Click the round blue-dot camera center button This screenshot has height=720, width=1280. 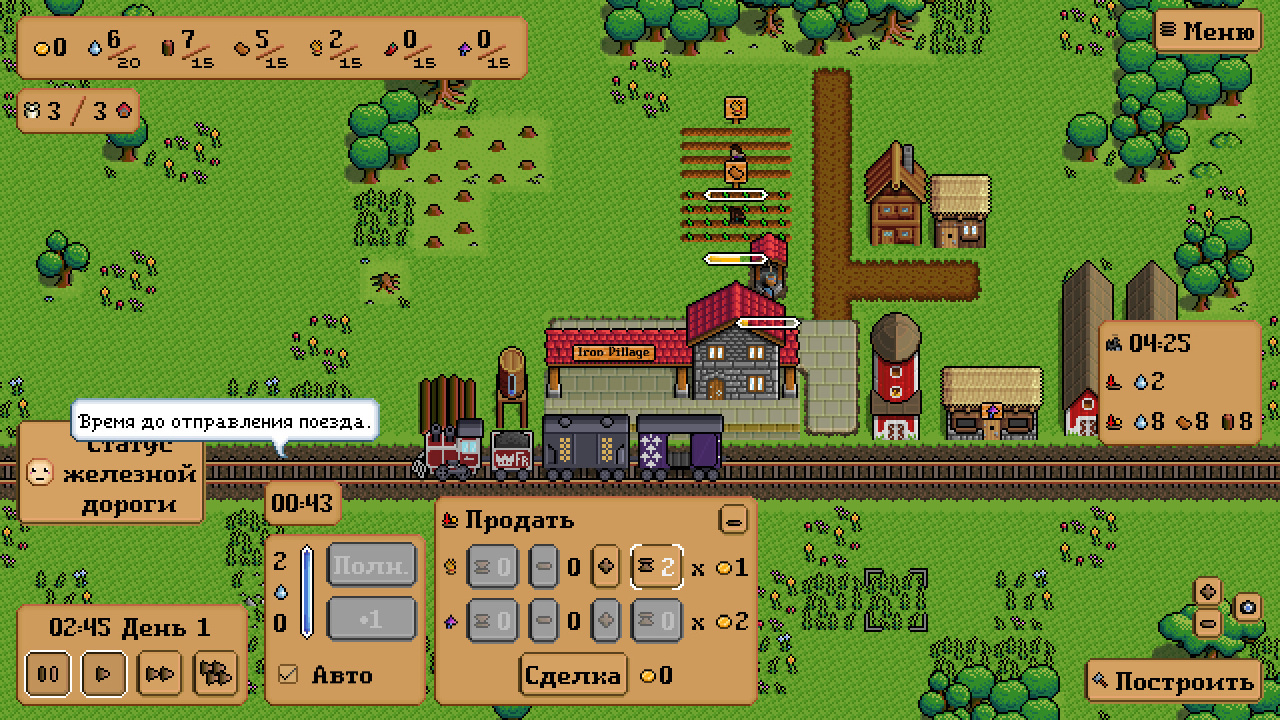pos(1247,607)
